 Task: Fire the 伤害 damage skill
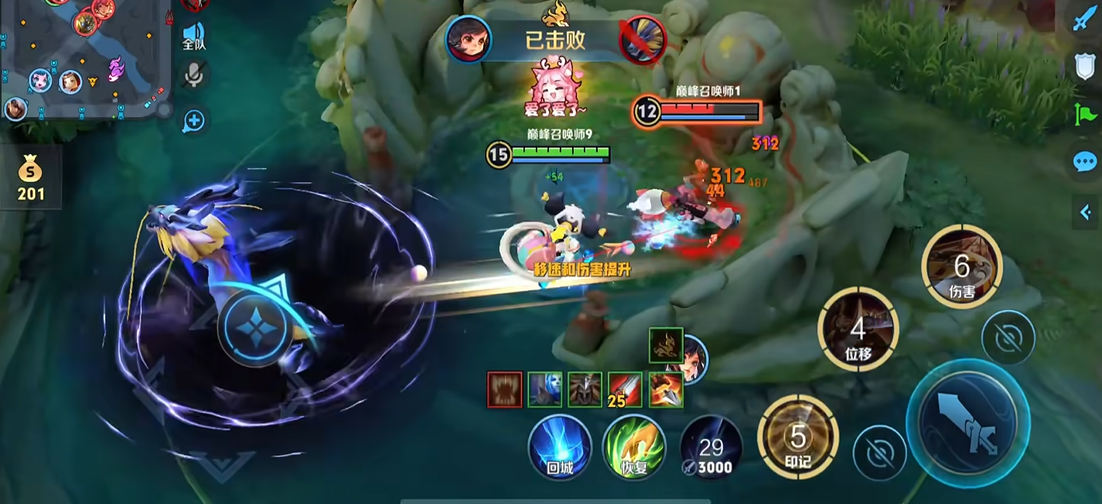click(x=962, y=267)
